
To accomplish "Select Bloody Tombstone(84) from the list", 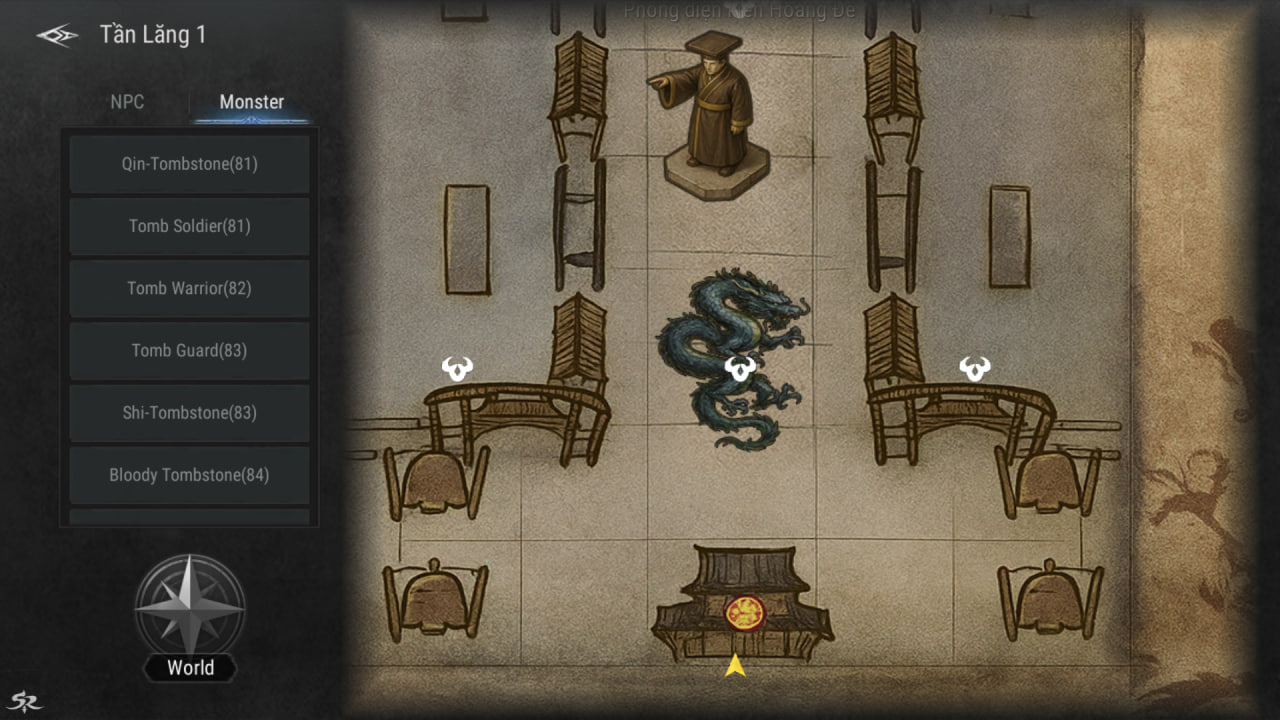I will (189, 475).
